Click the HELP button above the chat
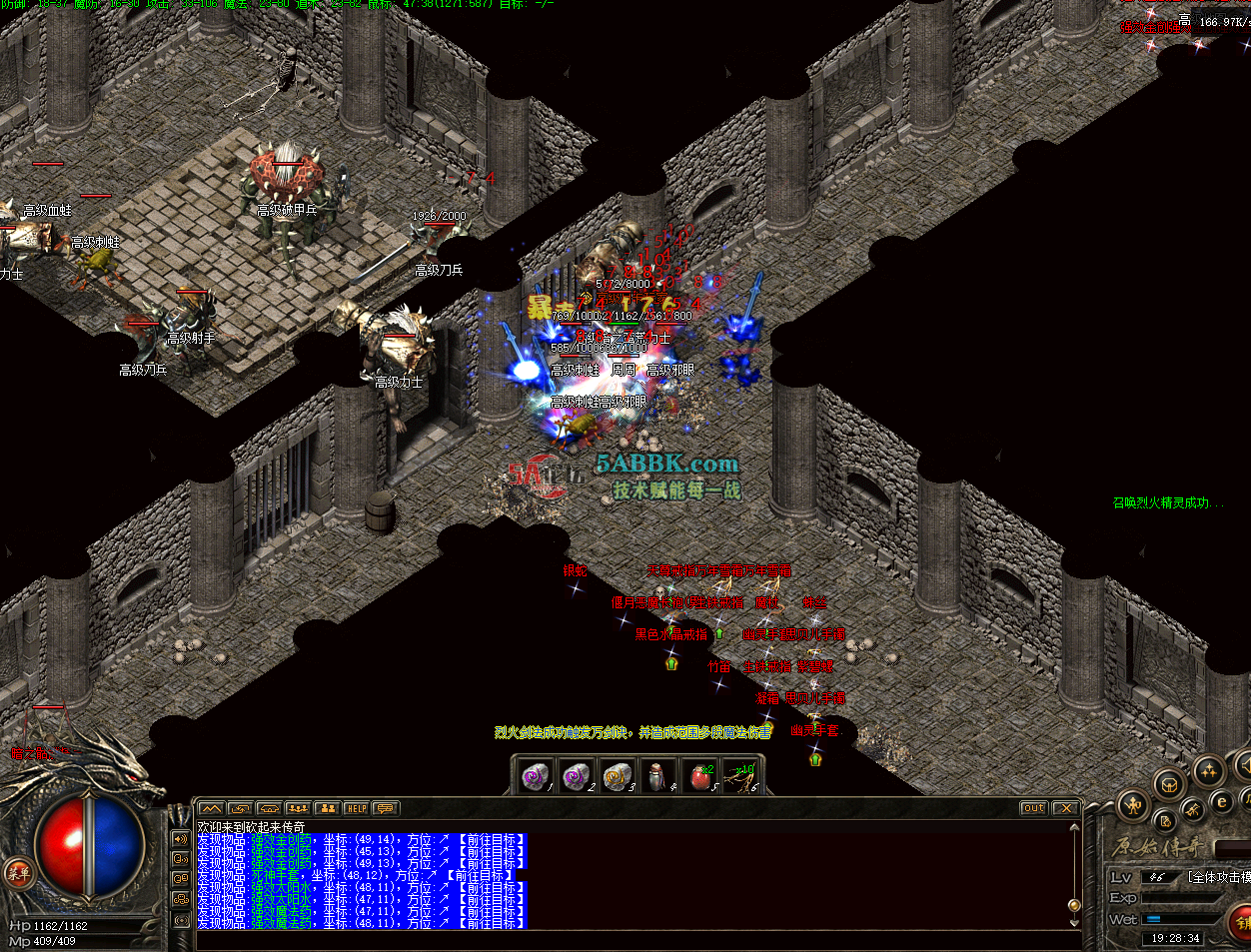The image size is (1251, 952). (356, 808)
